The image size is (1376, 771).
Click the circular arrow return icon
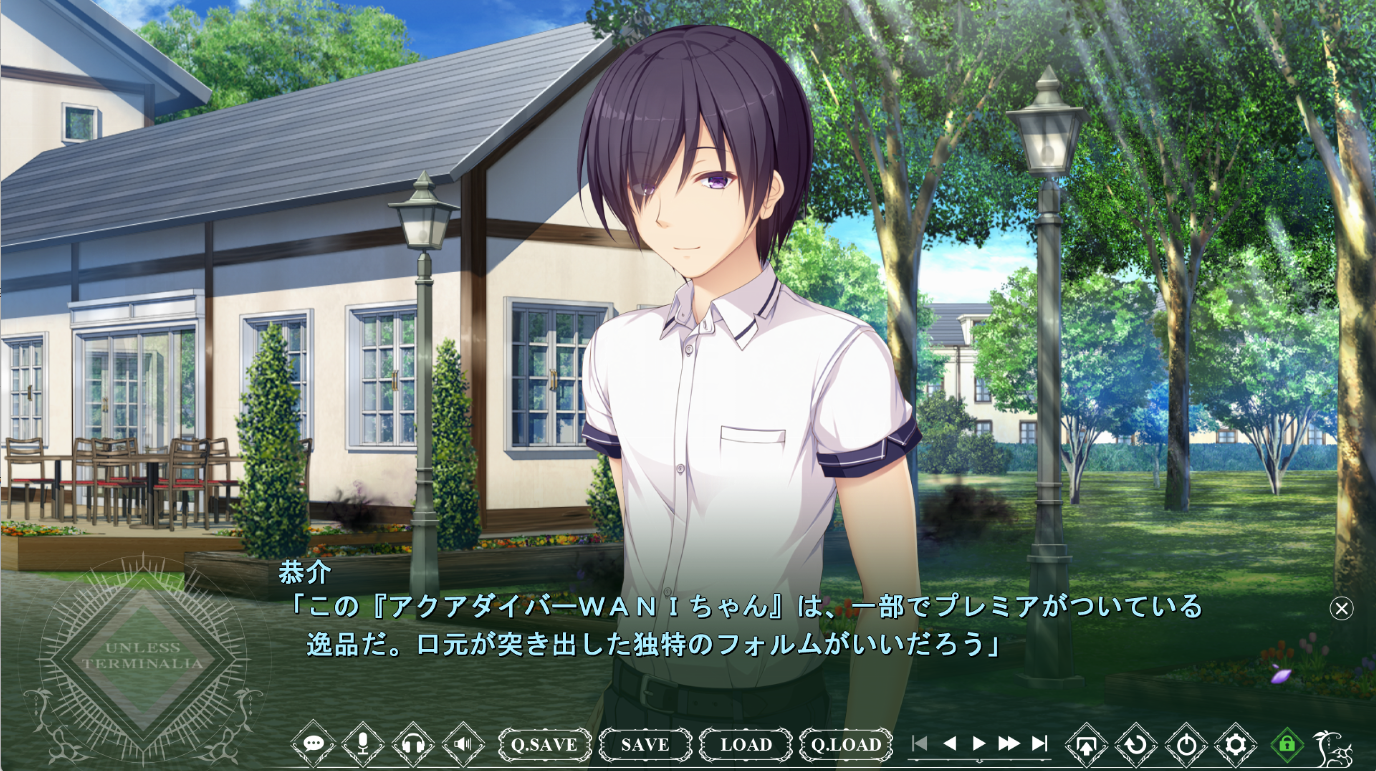(x=1136, y=744)
